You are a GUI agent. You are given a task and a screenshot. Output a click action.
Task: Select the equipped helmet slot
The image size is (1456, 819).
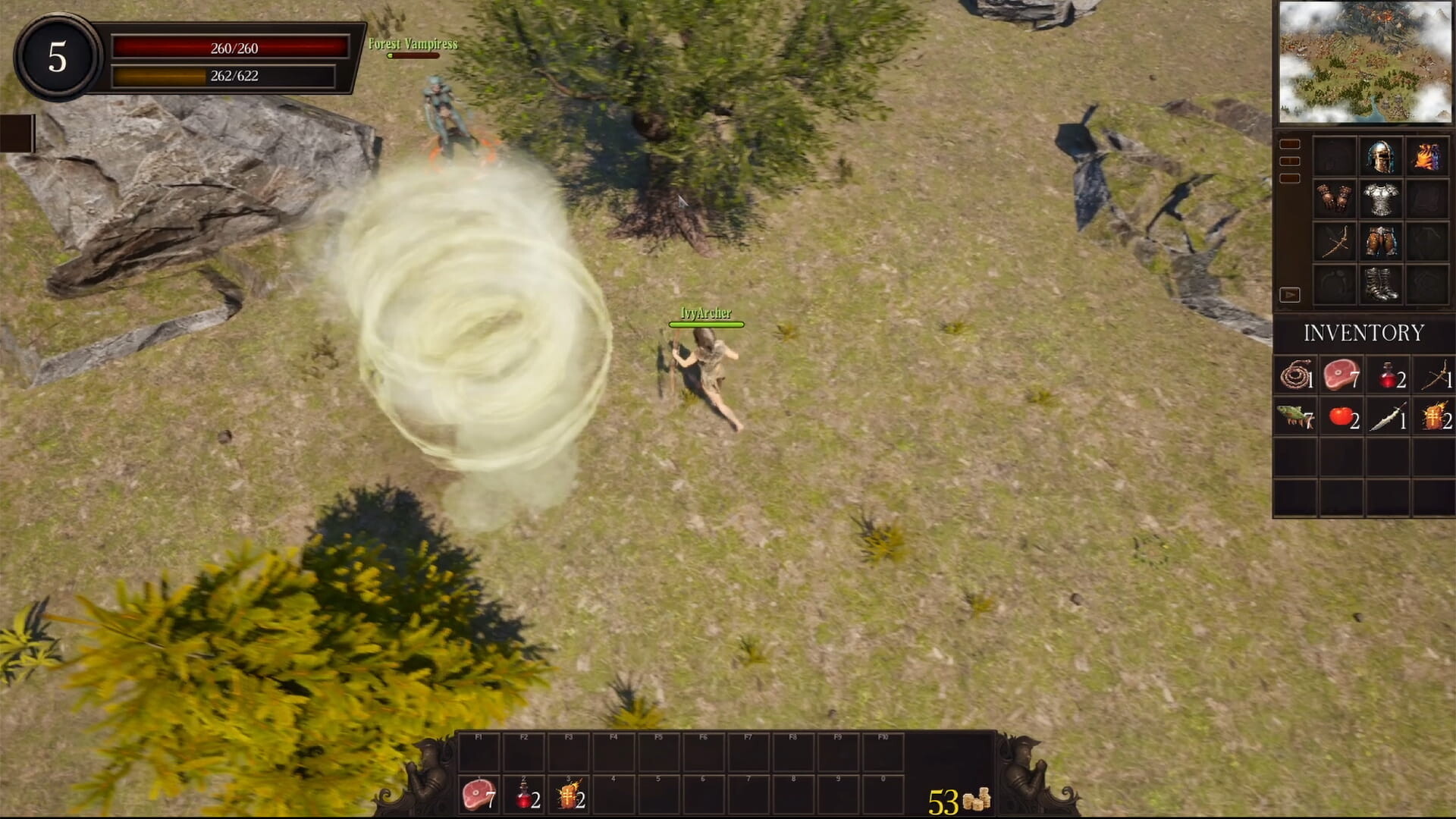point(1381,157)
